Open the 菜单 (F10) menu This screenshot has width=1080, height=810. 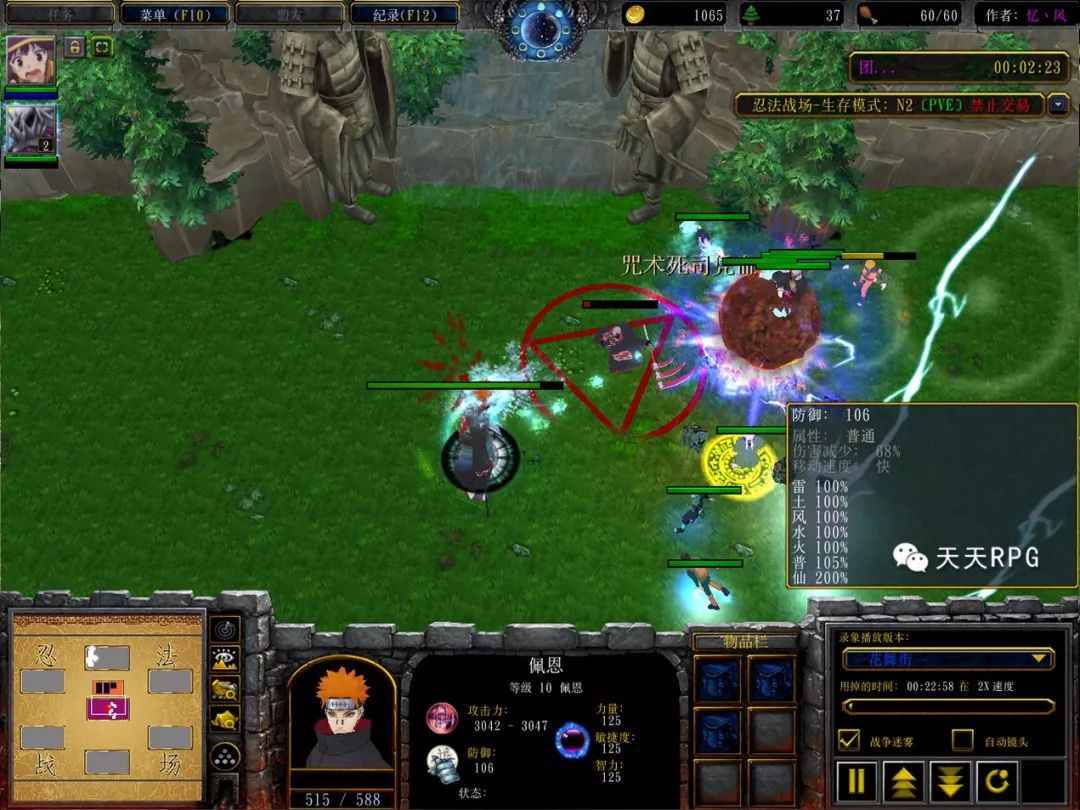pyautogui.click(x=174, y=14)
